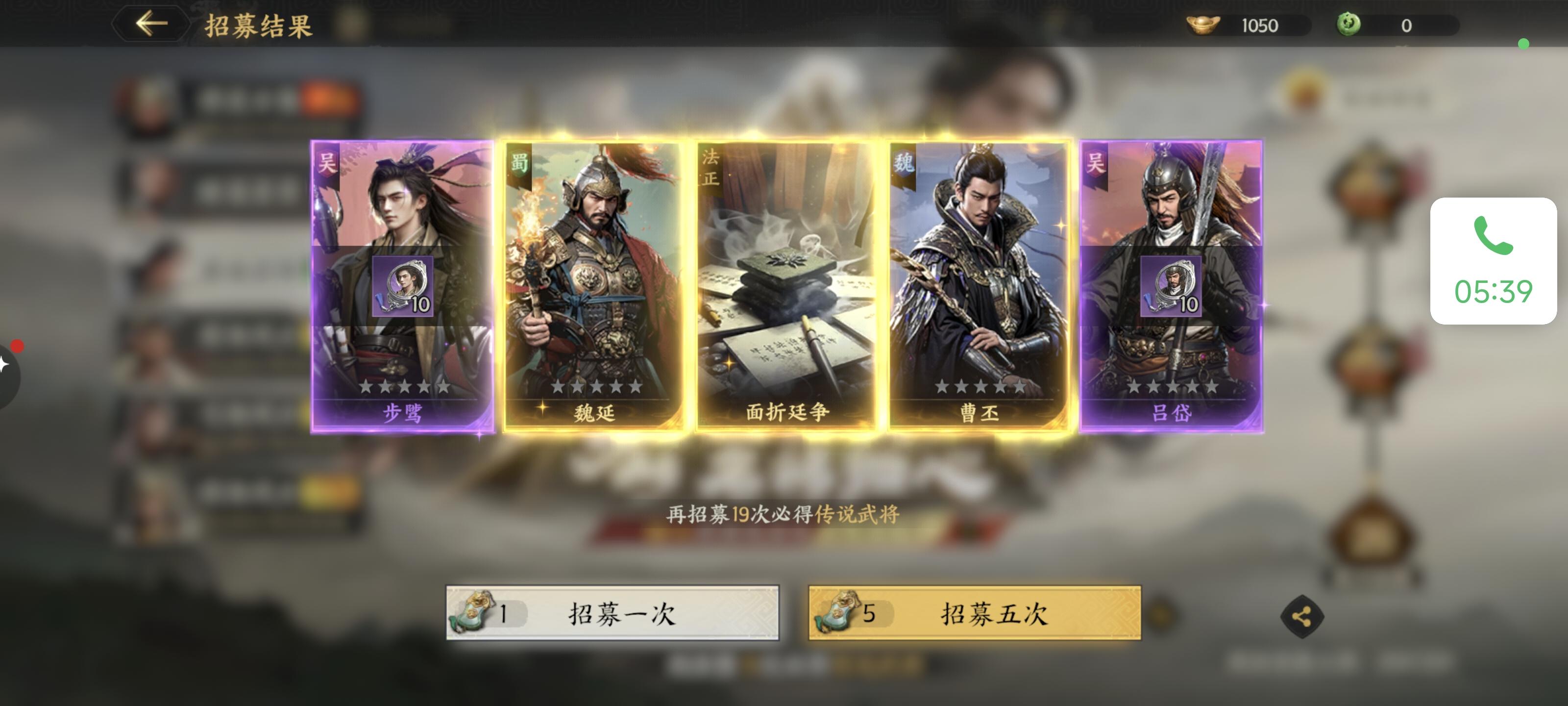The width and height of the screenshot is (1568, 706).
Task: Select the 招募结果 title tab
Action: pyautogui.click(x=256, y=25)
